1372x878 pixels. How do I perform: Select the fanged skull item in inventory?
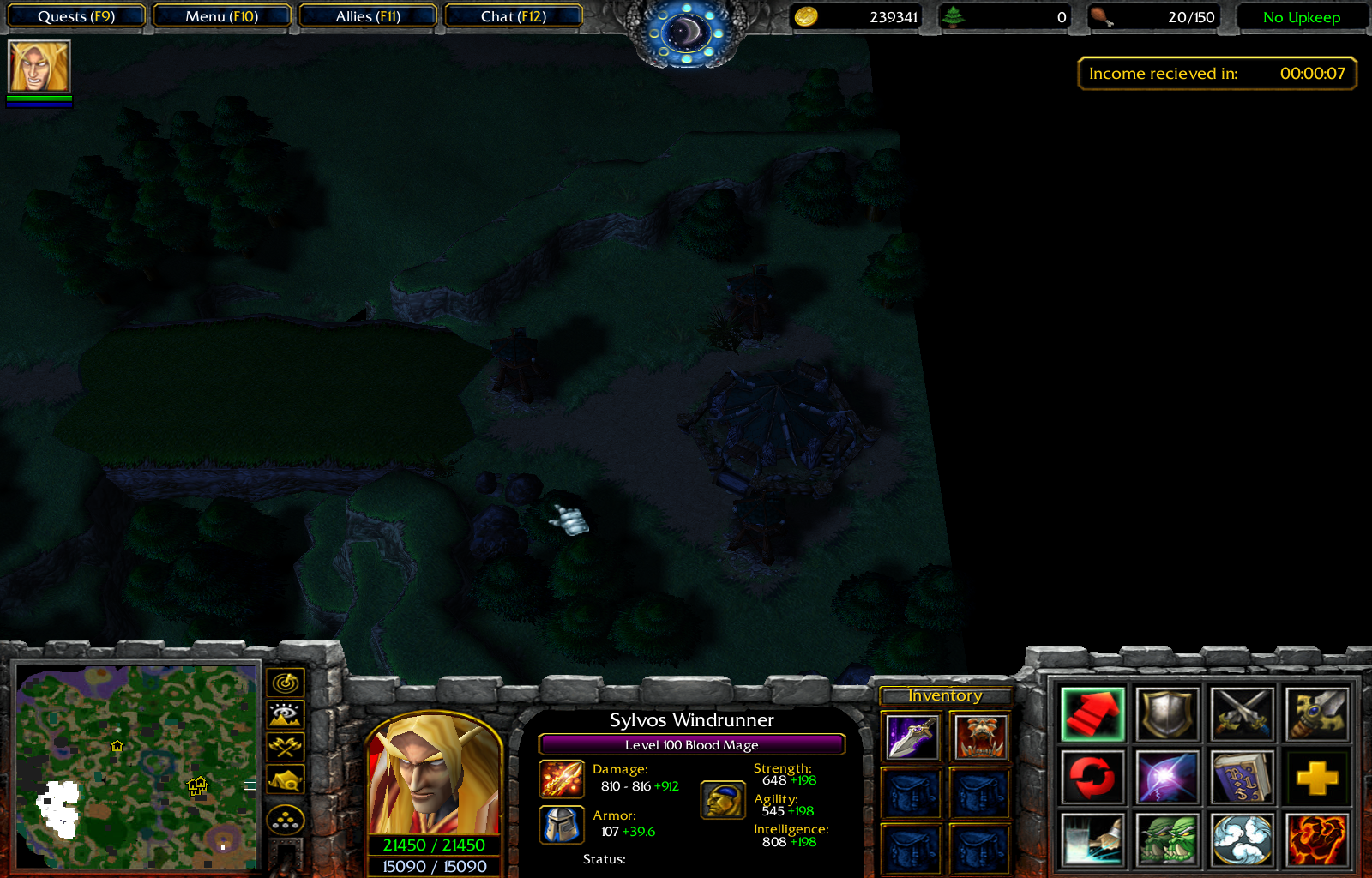[980, 737]
